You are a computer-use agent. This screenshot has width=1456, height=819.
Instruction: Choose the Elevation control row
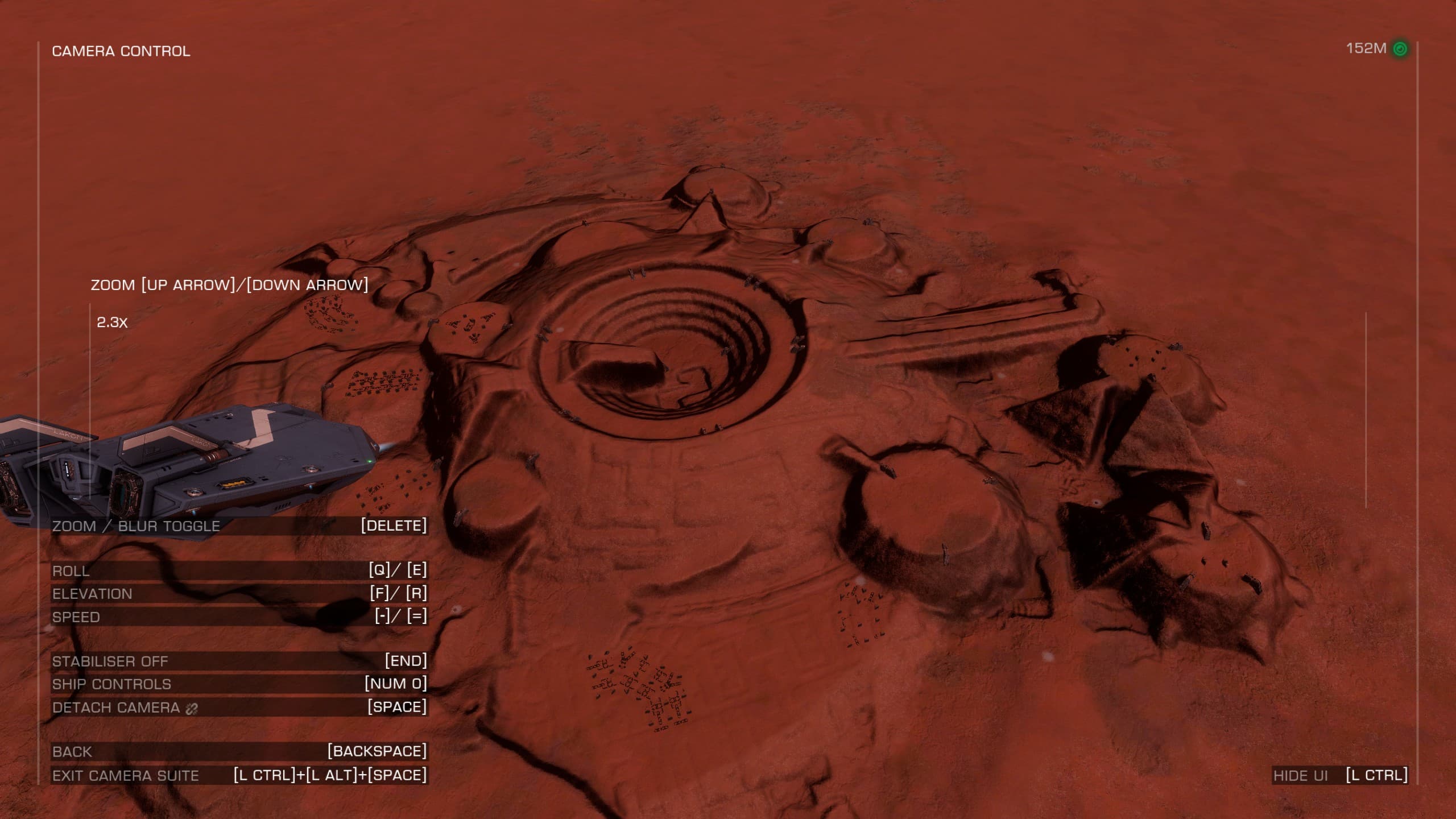pyautogui.click(x=239, y=593)
